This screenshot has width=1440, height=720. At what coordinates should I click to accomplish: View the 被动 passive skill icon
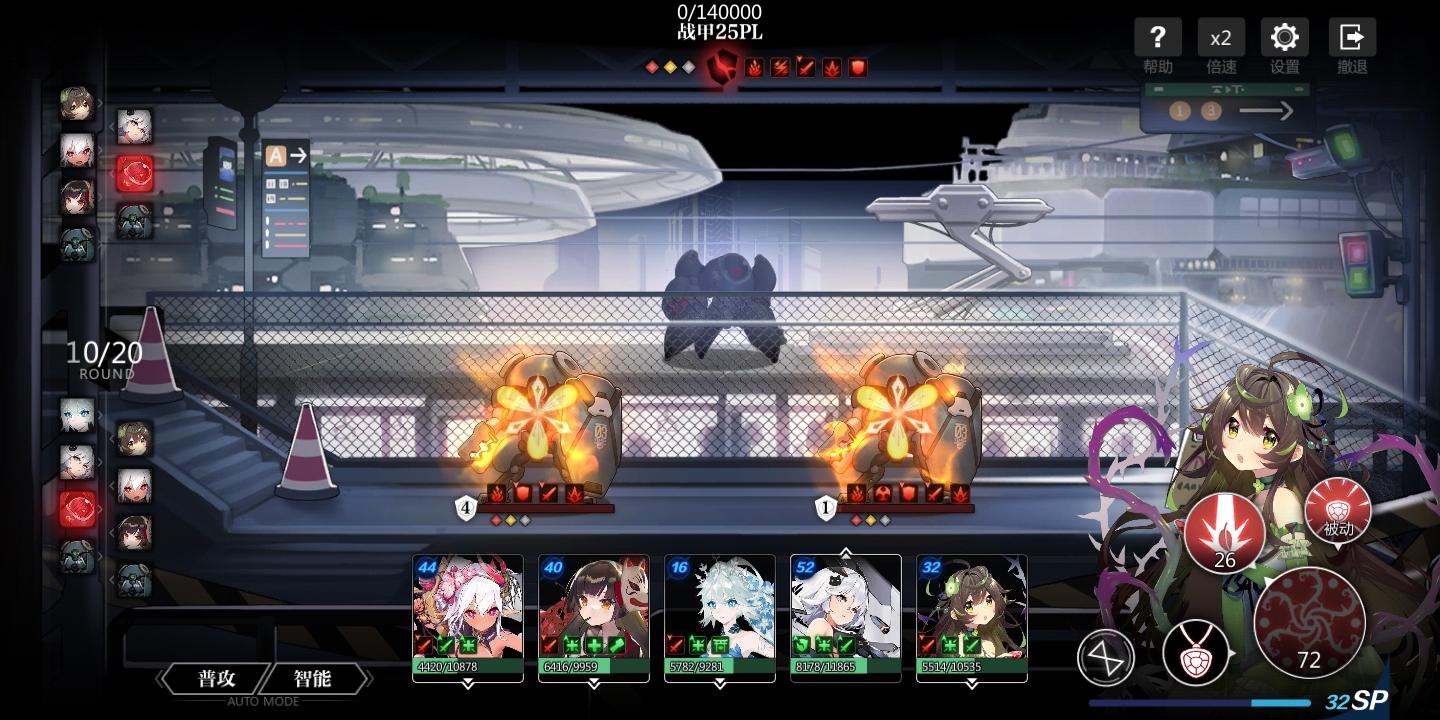[1337, 512]
